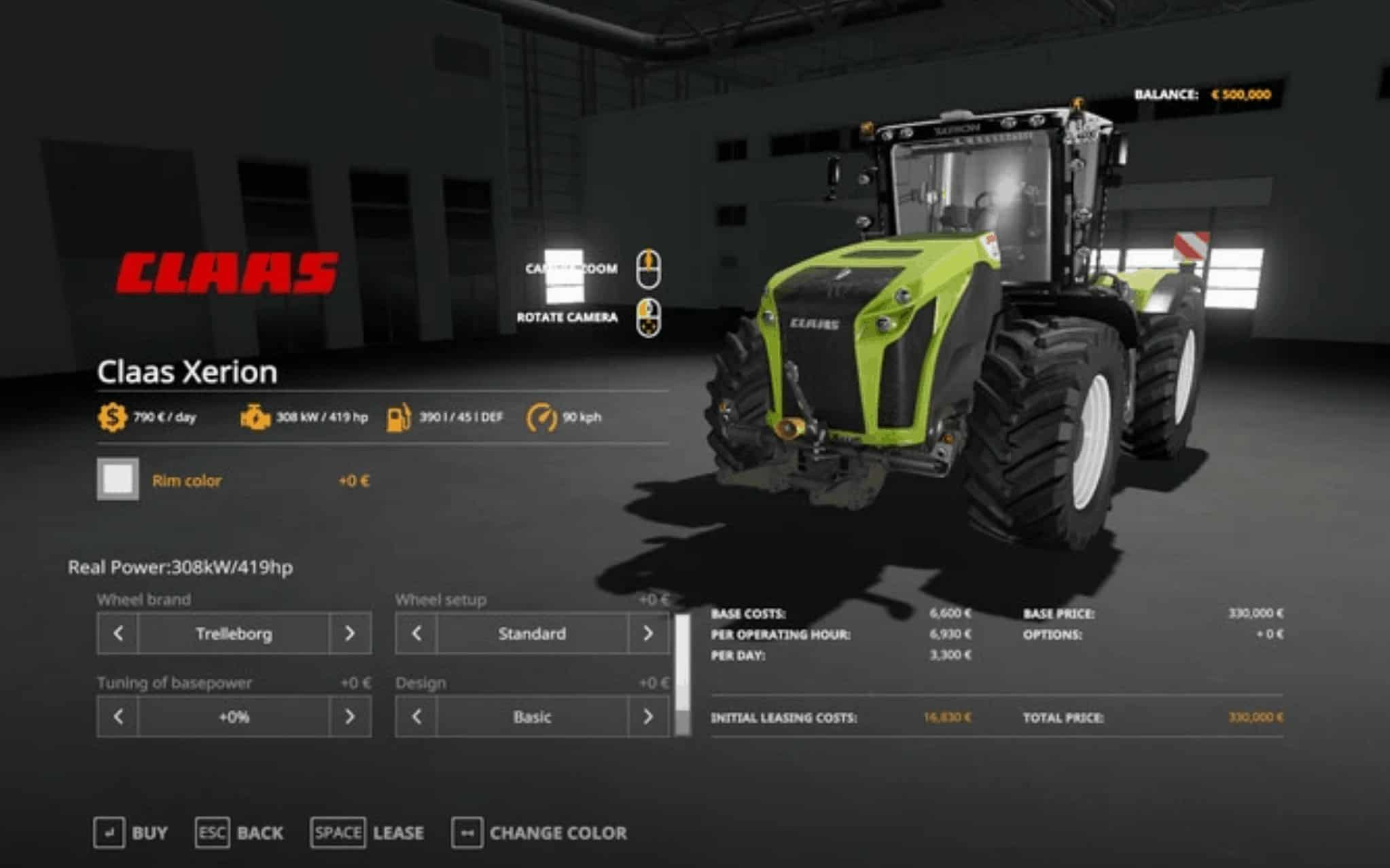The height and width of the screenshot is (868, 1390).
Task: Select the next wheel brand after Trelleborg
Action: tap(350, 634)
